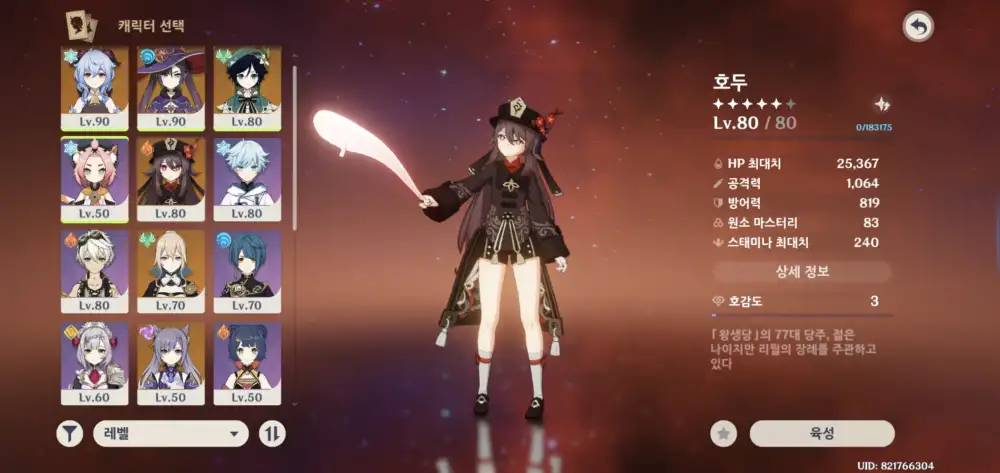Open the 상세 정보 details panel
Screen dimensions: 1000x473
802,272
